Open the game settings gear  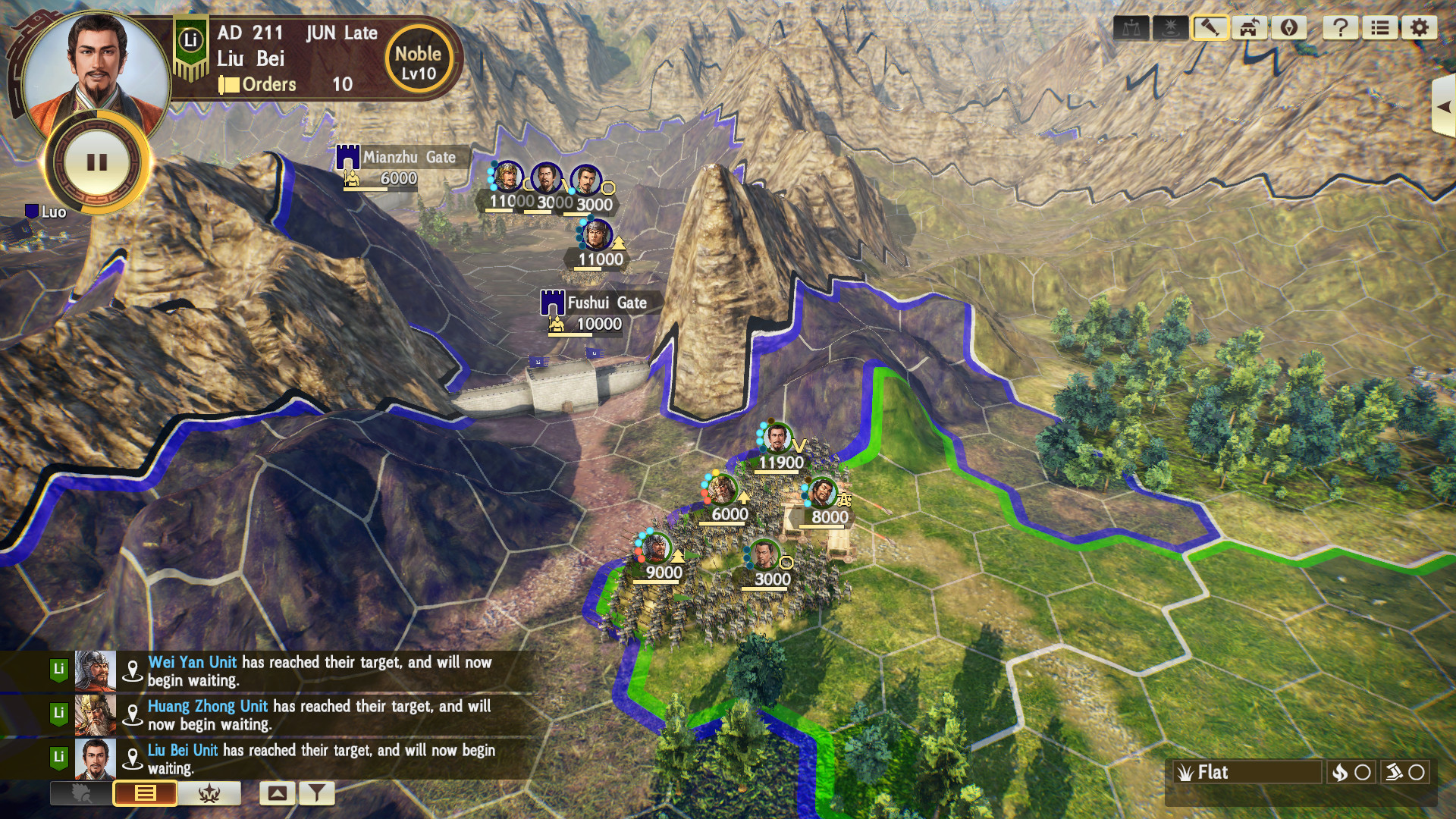pos(1419,29)
